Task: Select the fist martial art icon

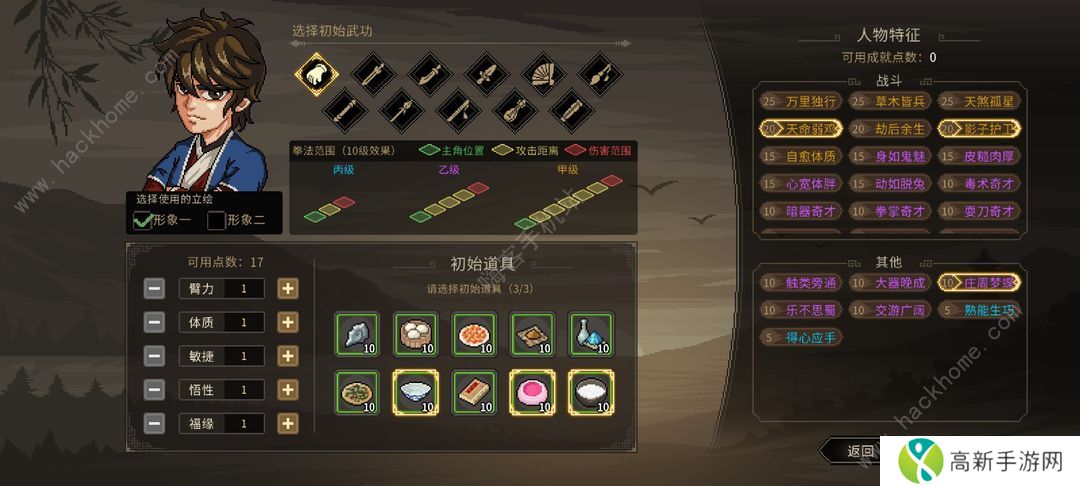Action: [x=317, y=74]
